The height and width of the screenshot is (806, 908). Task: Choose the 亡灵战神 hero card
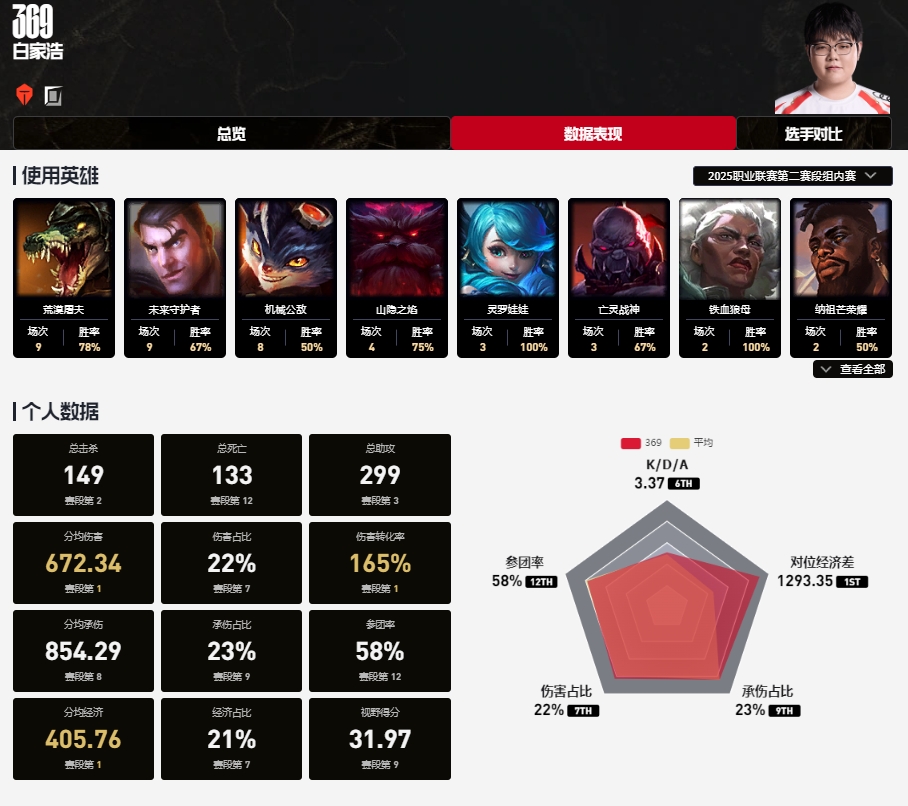[619, 277]
